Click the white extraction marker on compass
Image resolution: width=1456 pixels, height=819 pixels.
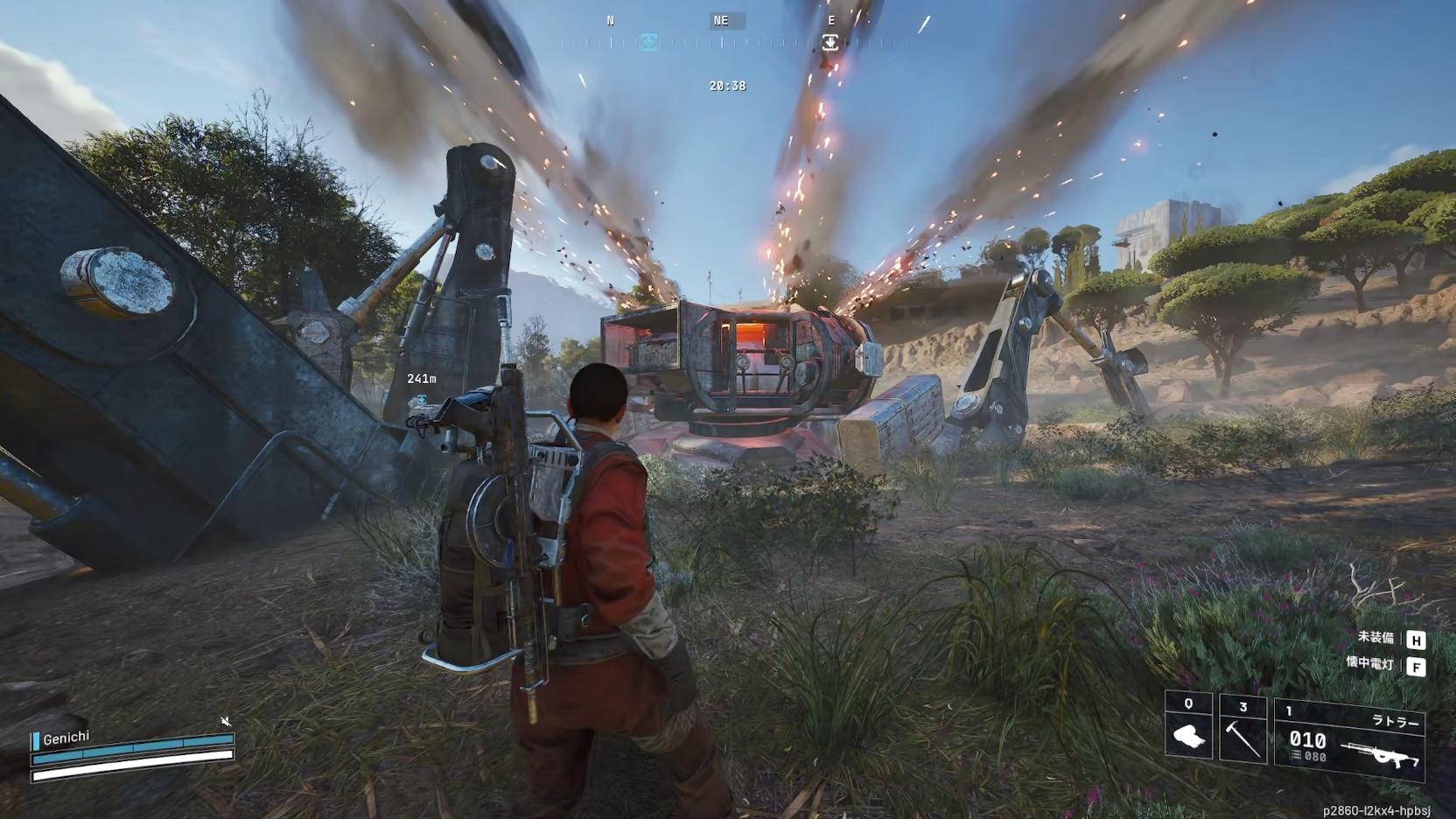click(830, 42)
